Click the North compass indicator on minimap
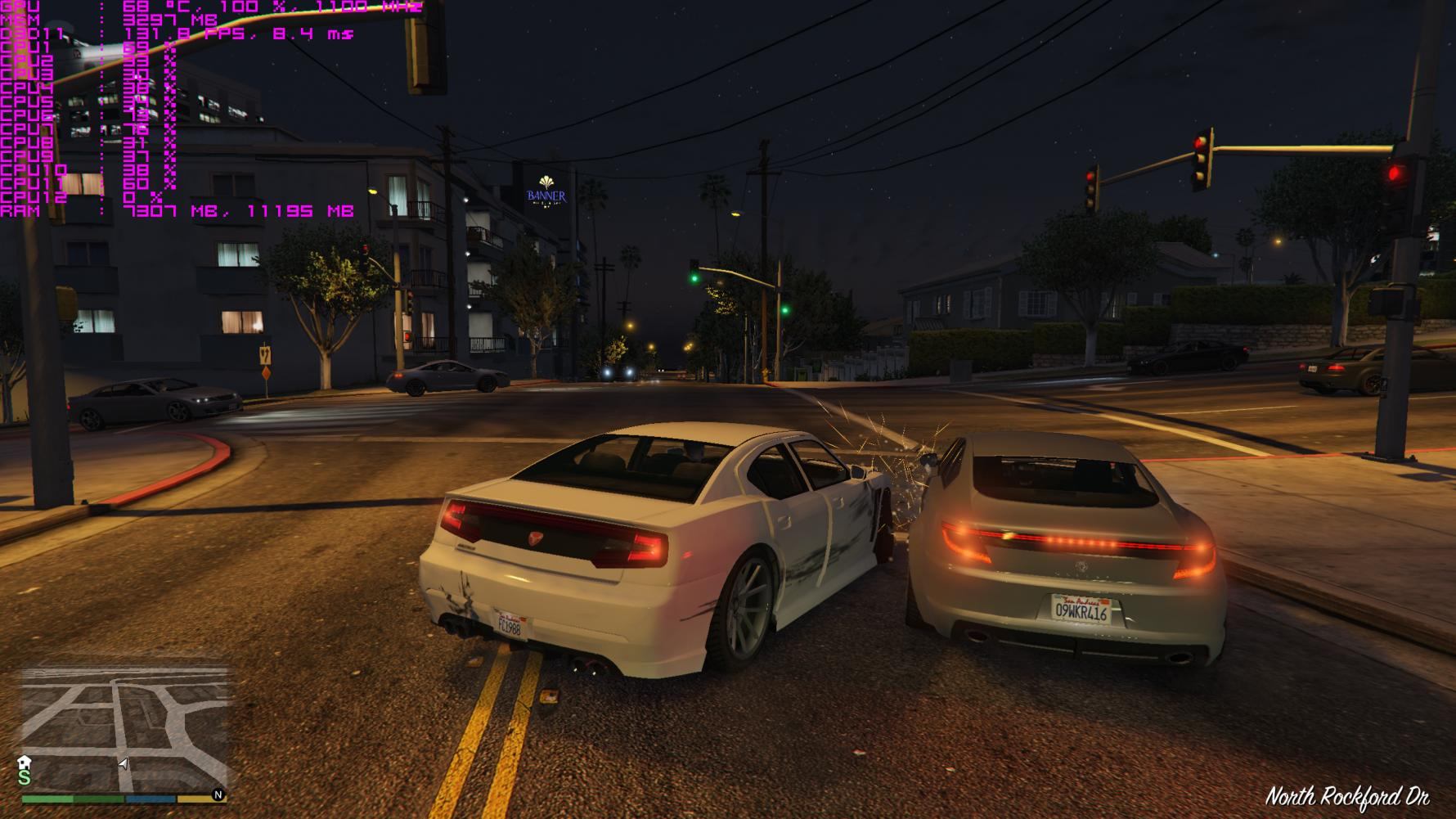The image size is (1456, 819). click(218, 794)
